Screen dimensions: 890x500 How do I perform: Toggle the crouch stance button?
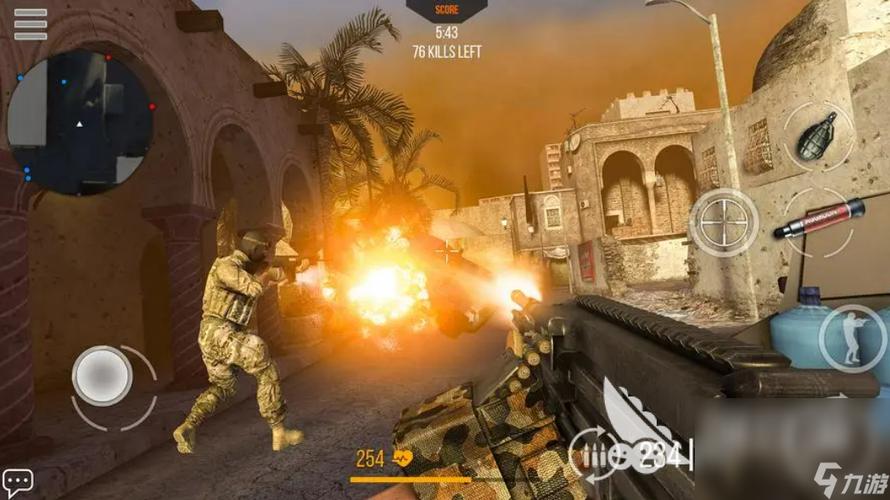851,338
